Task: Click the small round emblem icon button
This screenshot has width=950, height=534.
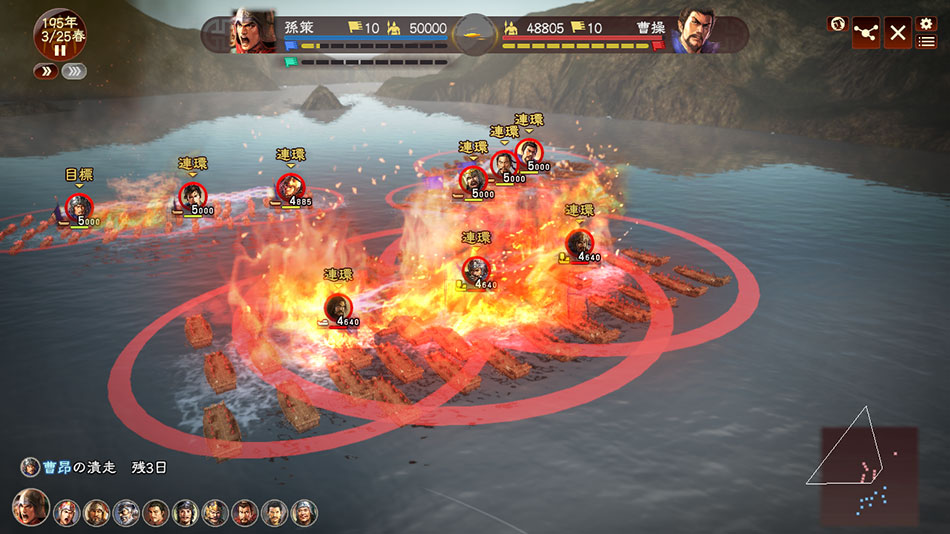Action: click(837, 24)
